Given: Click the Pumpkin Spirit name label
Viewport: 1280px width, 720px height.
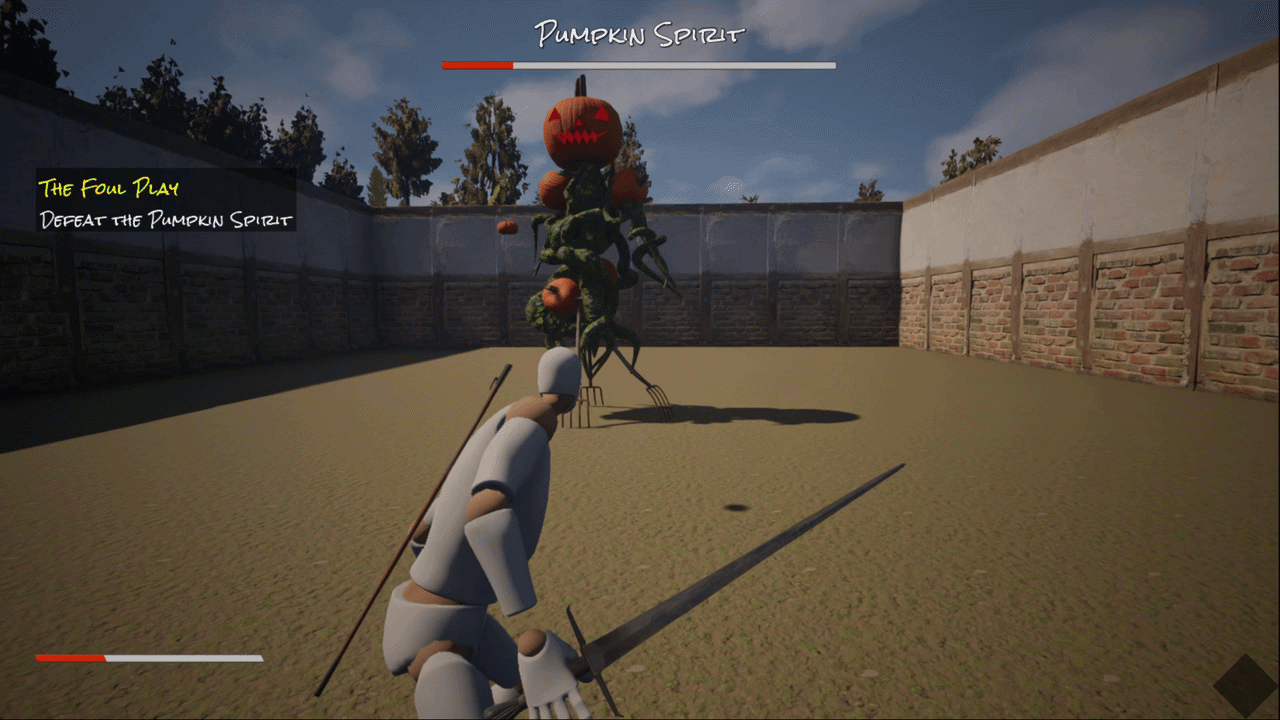Looking at the screenshot, I should [x=640, y=32].
